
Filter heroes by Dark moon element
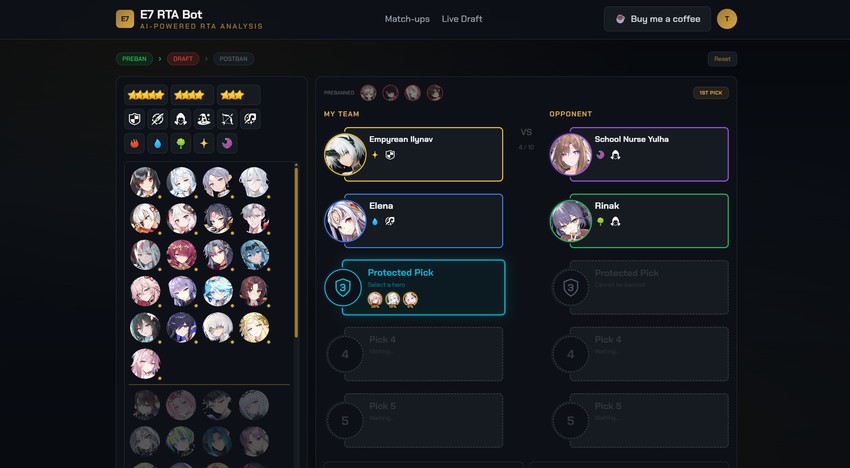coord(228,143)
